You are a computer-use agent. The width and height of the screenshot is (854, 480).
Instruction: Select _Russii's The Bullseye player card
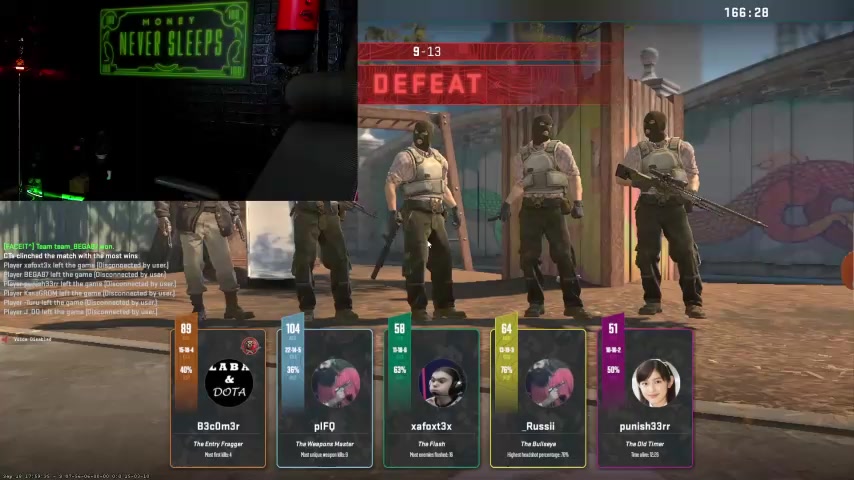(x=539, y=398)
